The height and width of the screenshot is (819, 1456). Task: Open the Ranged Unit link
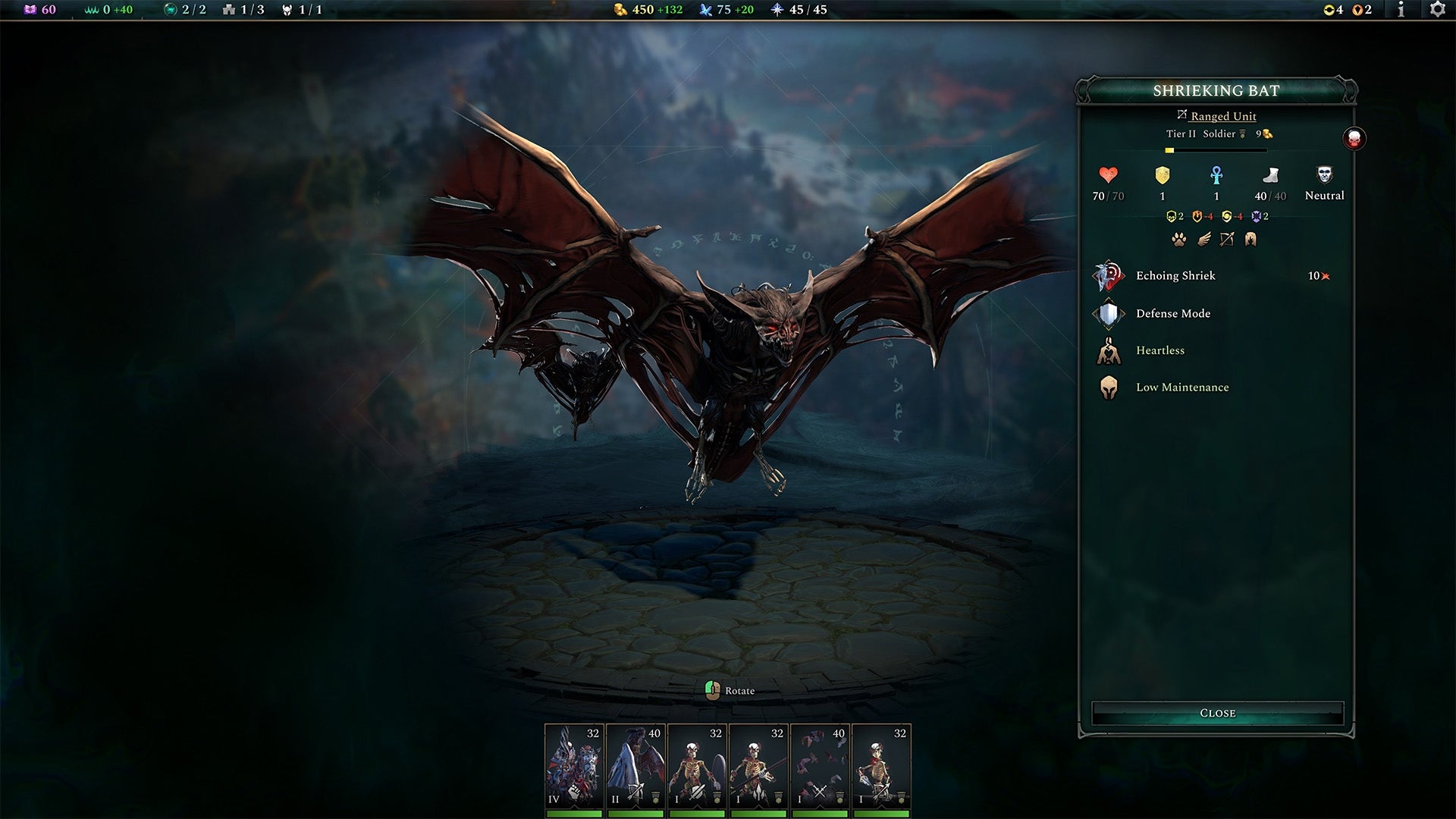(x=1222, y=116)
